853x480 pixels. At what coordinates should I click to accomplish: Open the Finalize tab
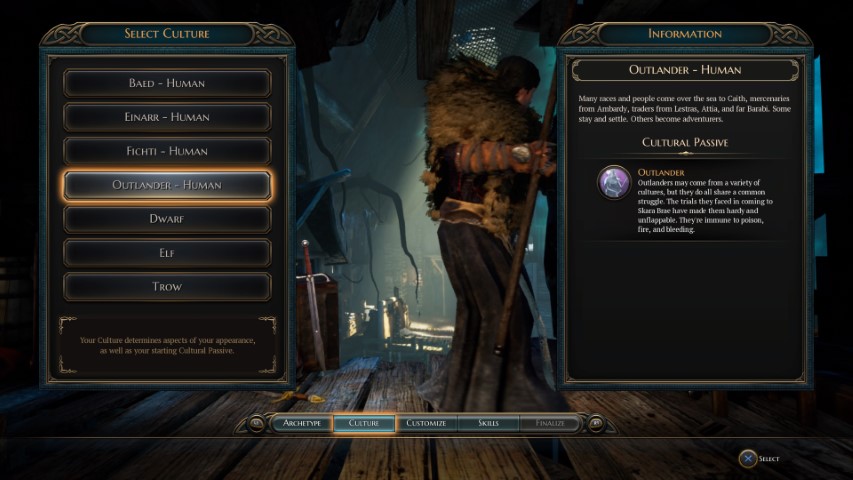tap(549, 423)
